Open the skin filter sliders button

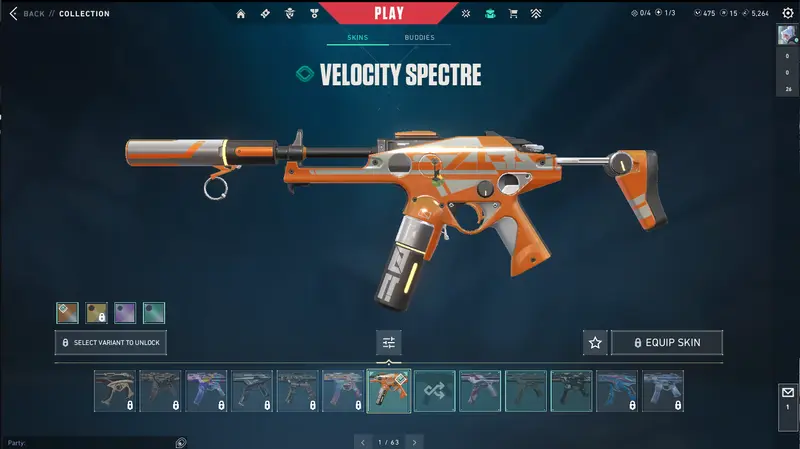(389, 343)
